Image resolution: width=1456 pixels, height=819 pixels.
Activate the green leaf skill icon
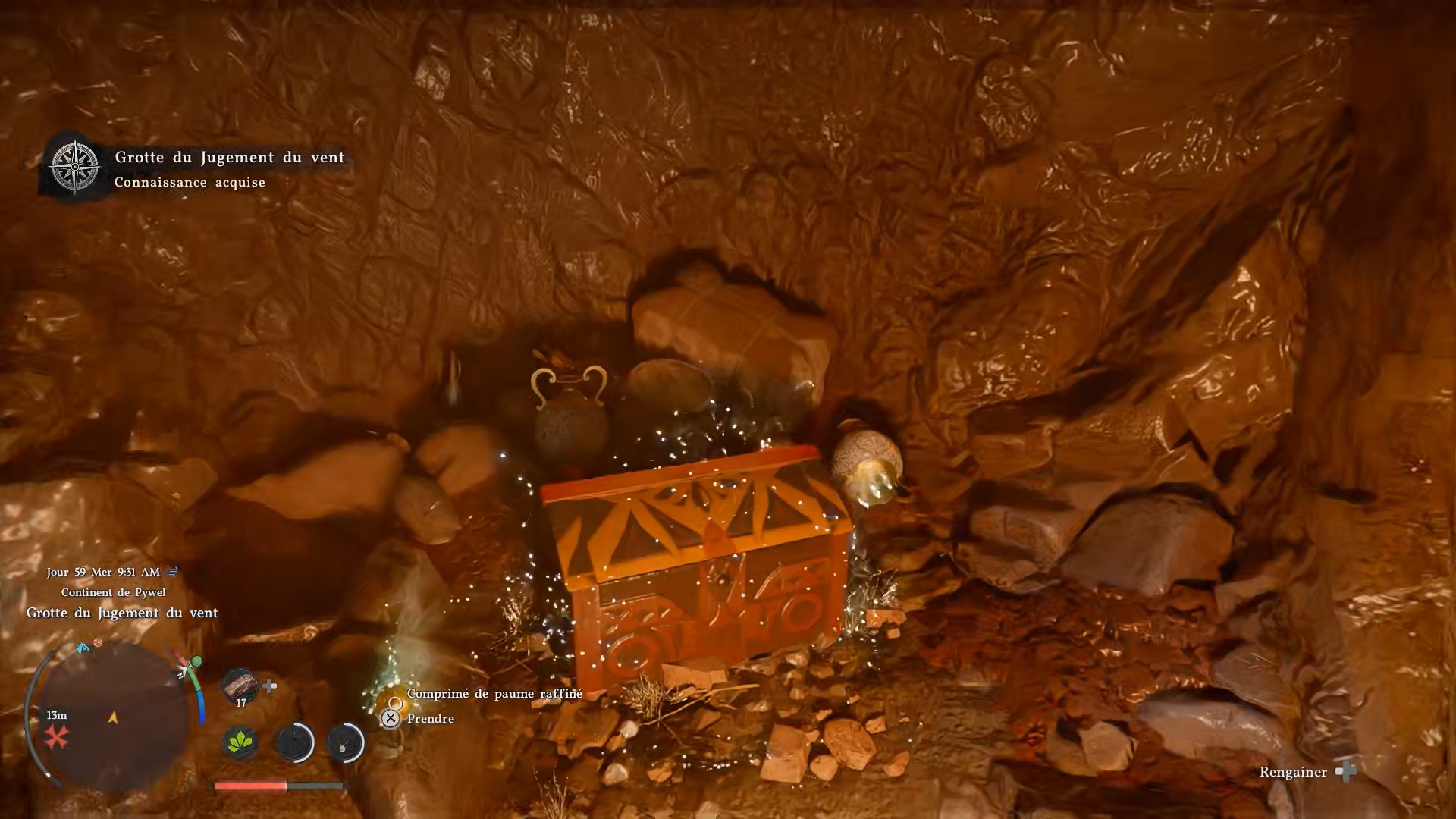[240, 742]
